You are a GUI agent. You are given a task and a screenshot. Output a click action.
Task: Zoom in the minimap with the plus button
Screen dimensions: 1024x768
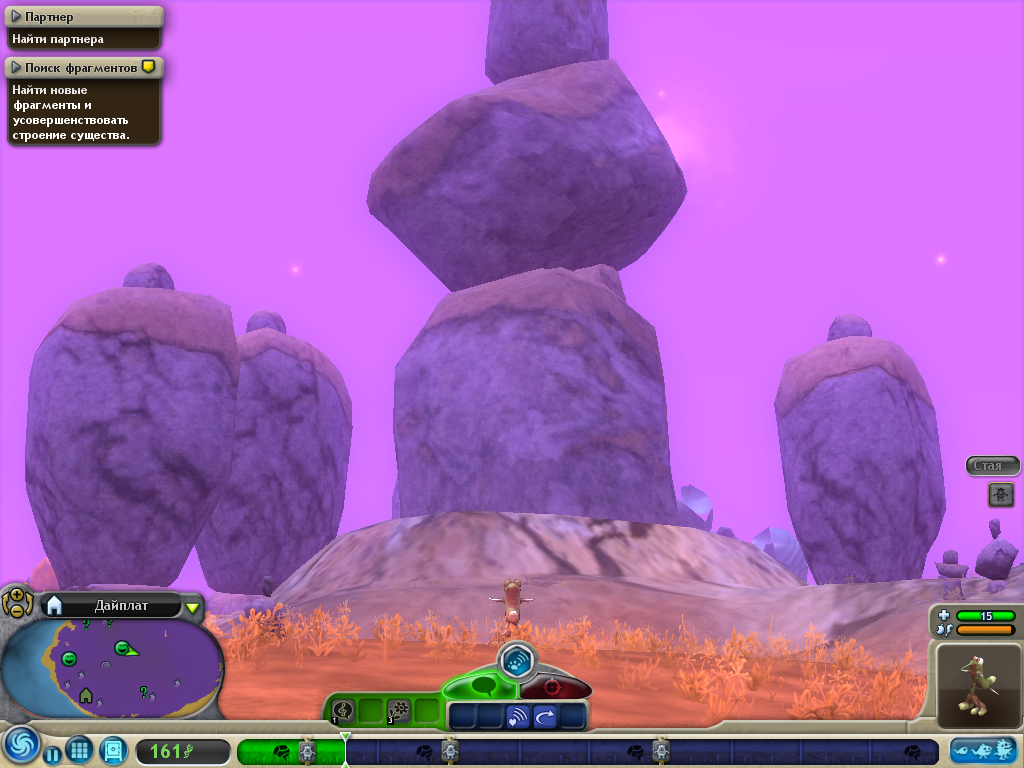click(x=16, y=595)
